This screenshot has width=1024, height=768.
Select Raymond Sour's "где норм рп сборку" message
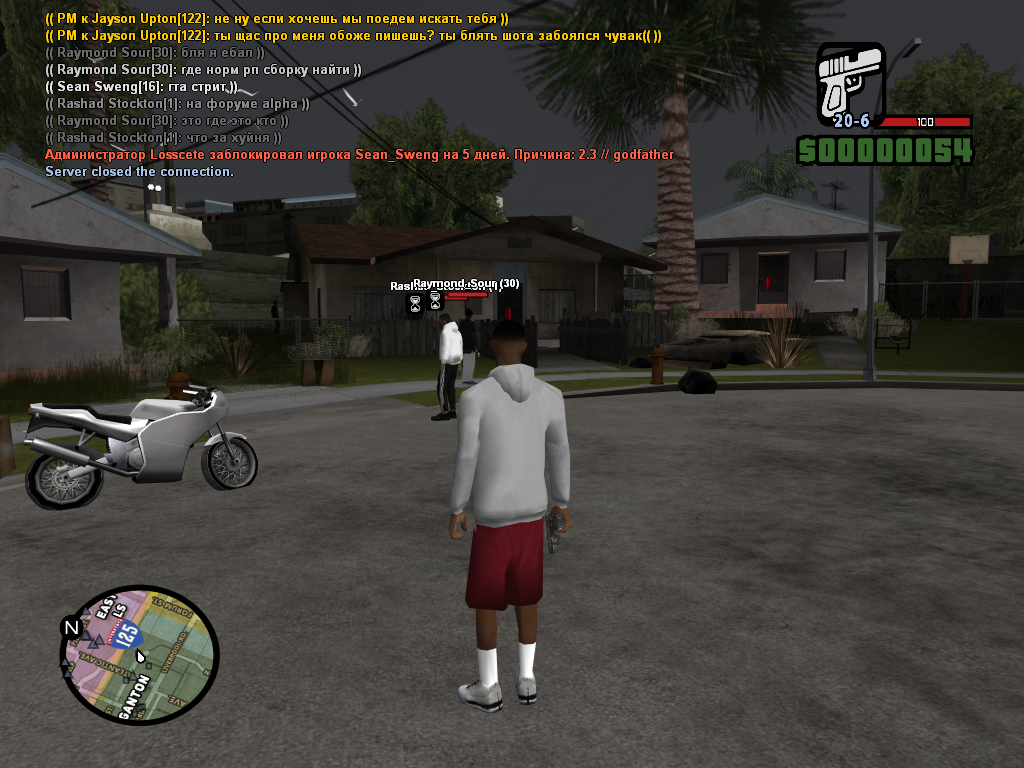click(x=203, y=70)
